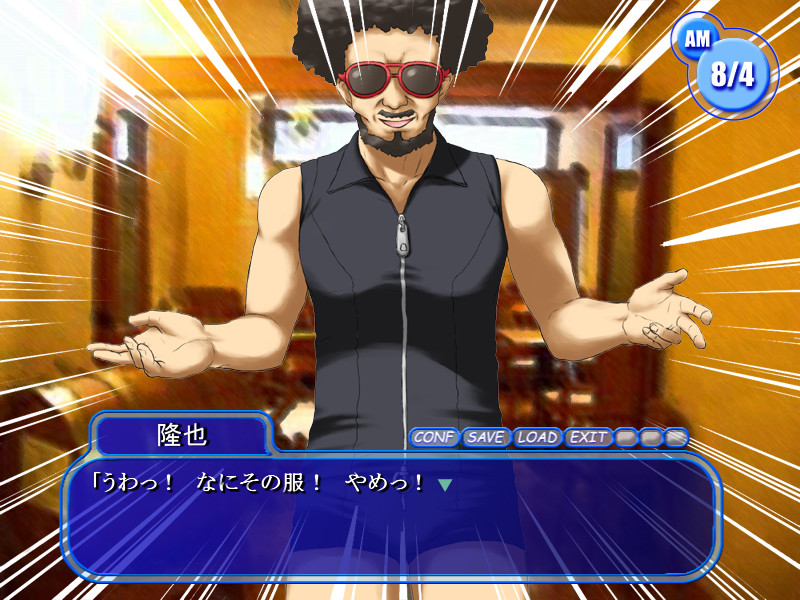800x600 pixels.
Task: Open the CONF settings menu
Action: 434,437
